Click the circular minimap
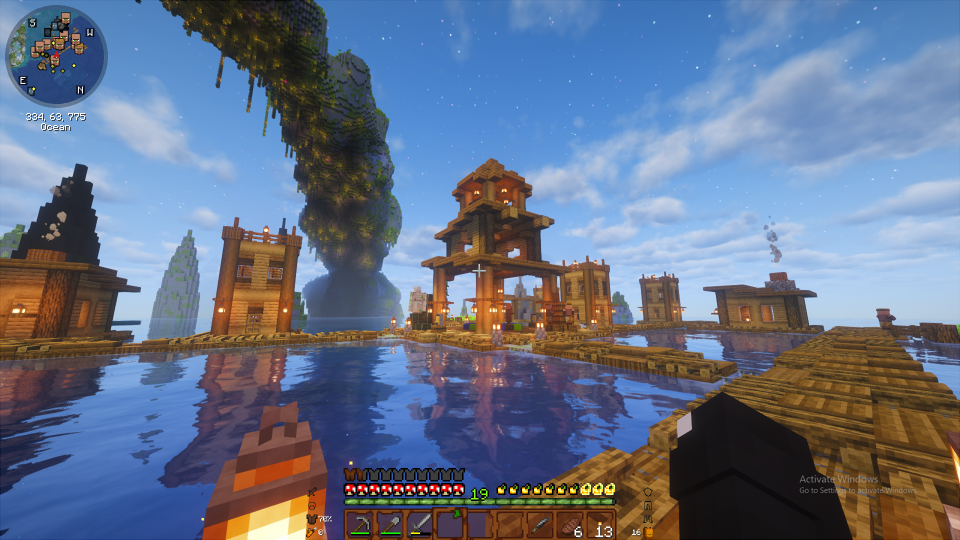960x540 pixels. point(56,56)
